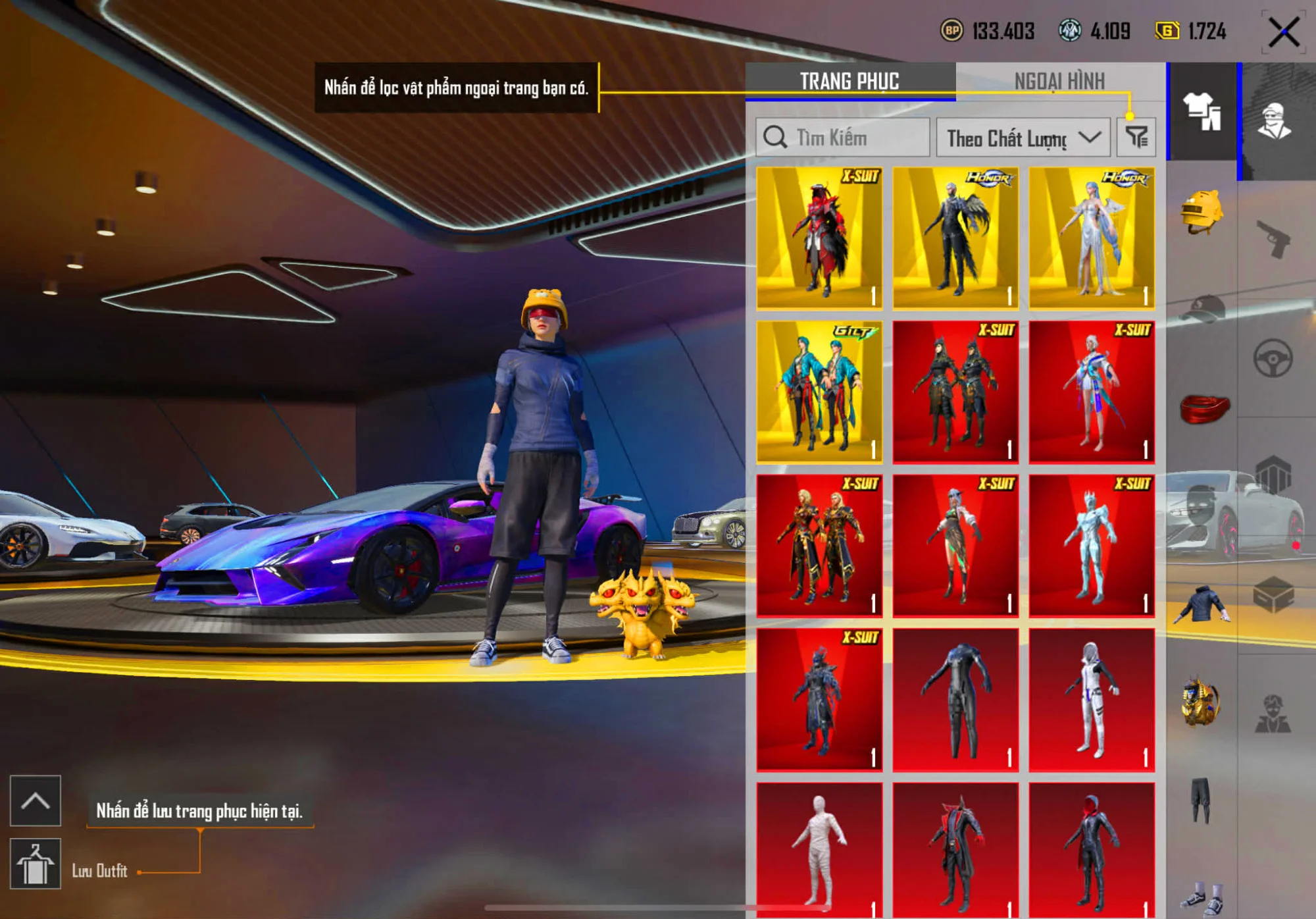Click the Tìm Kiếm search box
This screenshot has height=919, width=1316.
coord(843,138)
